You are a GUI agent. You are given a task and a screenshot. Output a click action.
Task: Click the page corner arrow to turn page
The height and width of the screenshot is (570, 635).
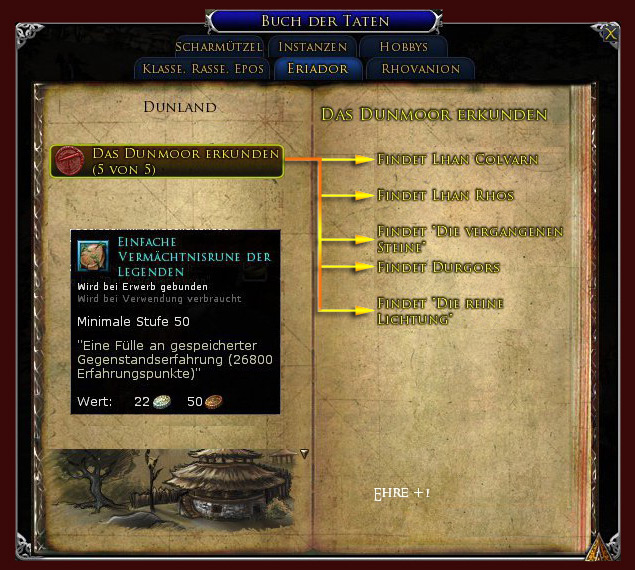[x=600, y=547]
